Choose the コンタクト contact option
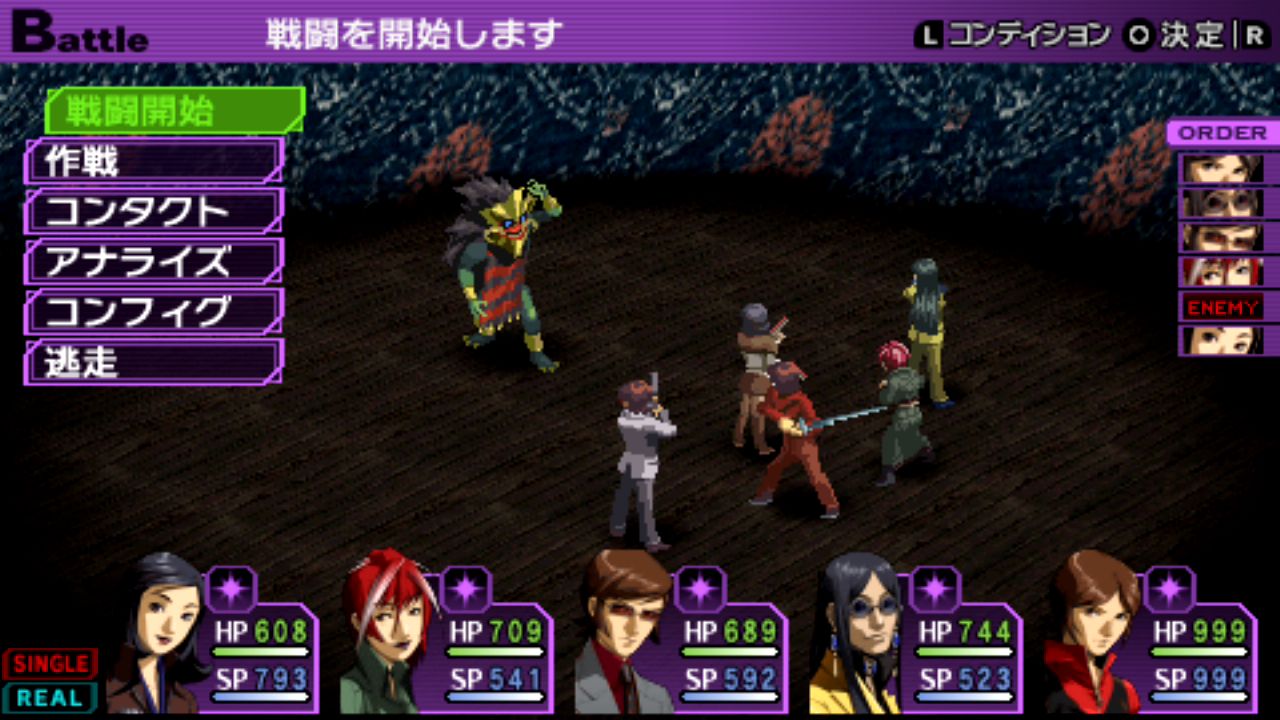 point(154,211)
